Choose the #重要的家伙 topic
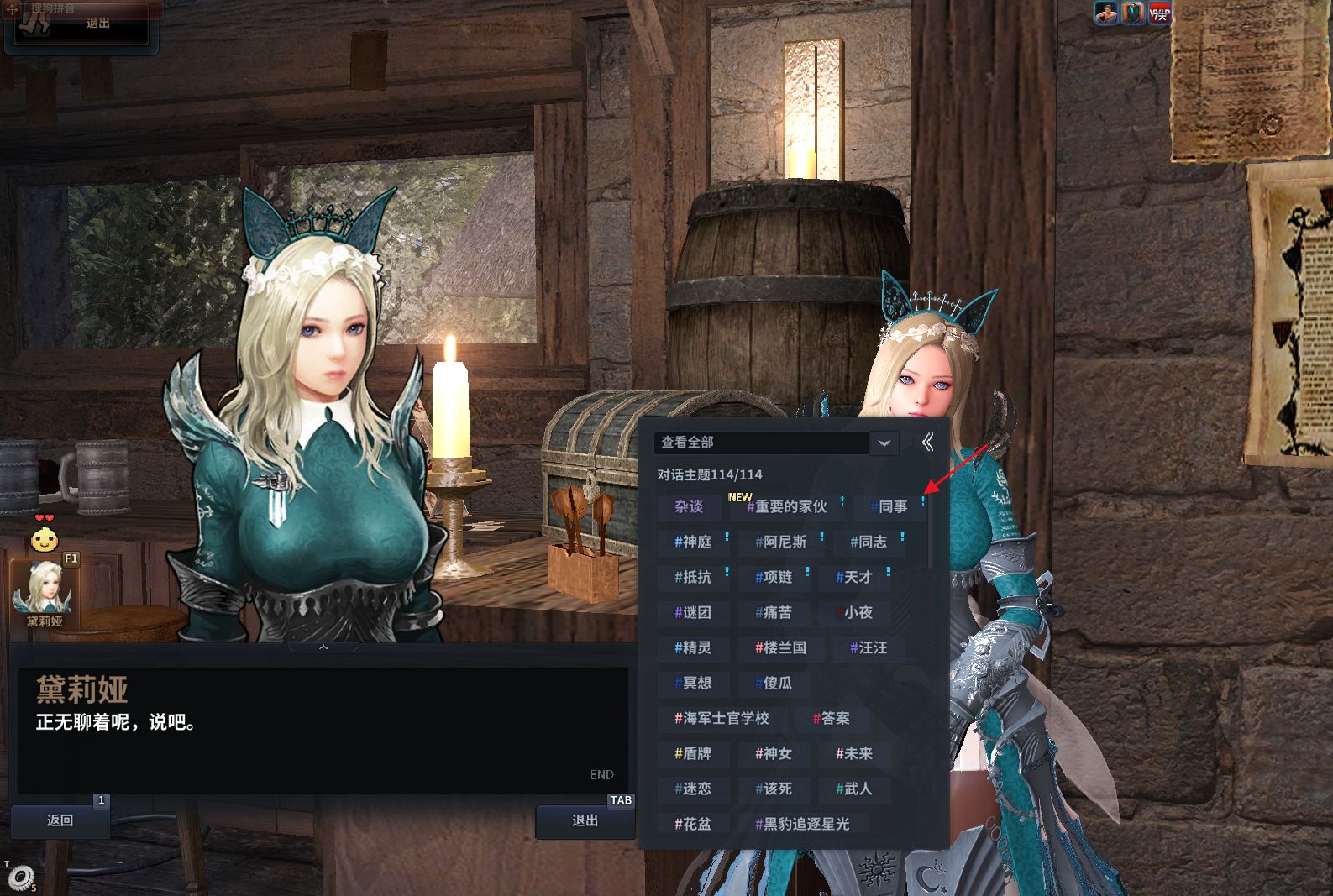 [x=786, y=506]
